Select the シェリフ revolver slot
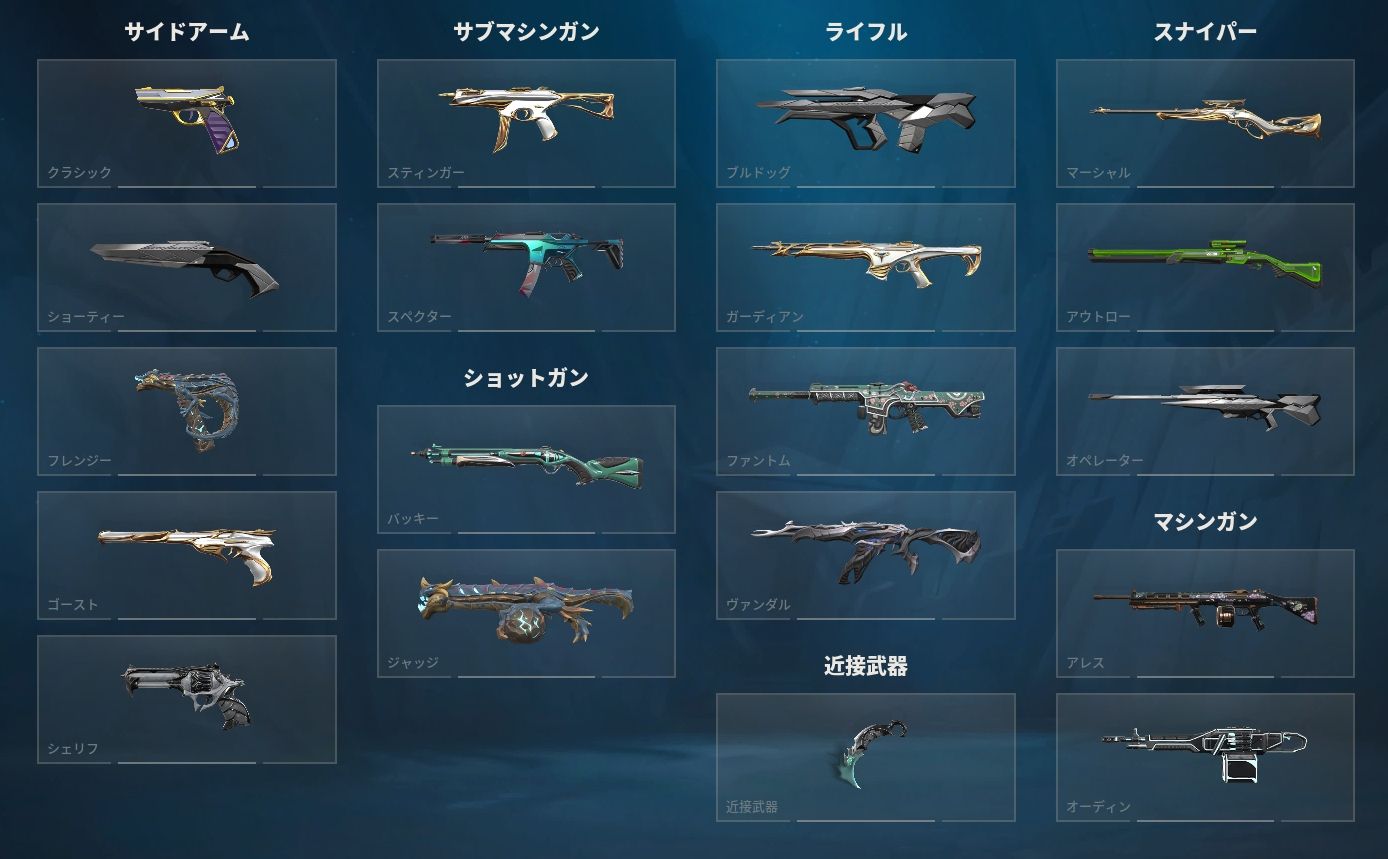 187,699
